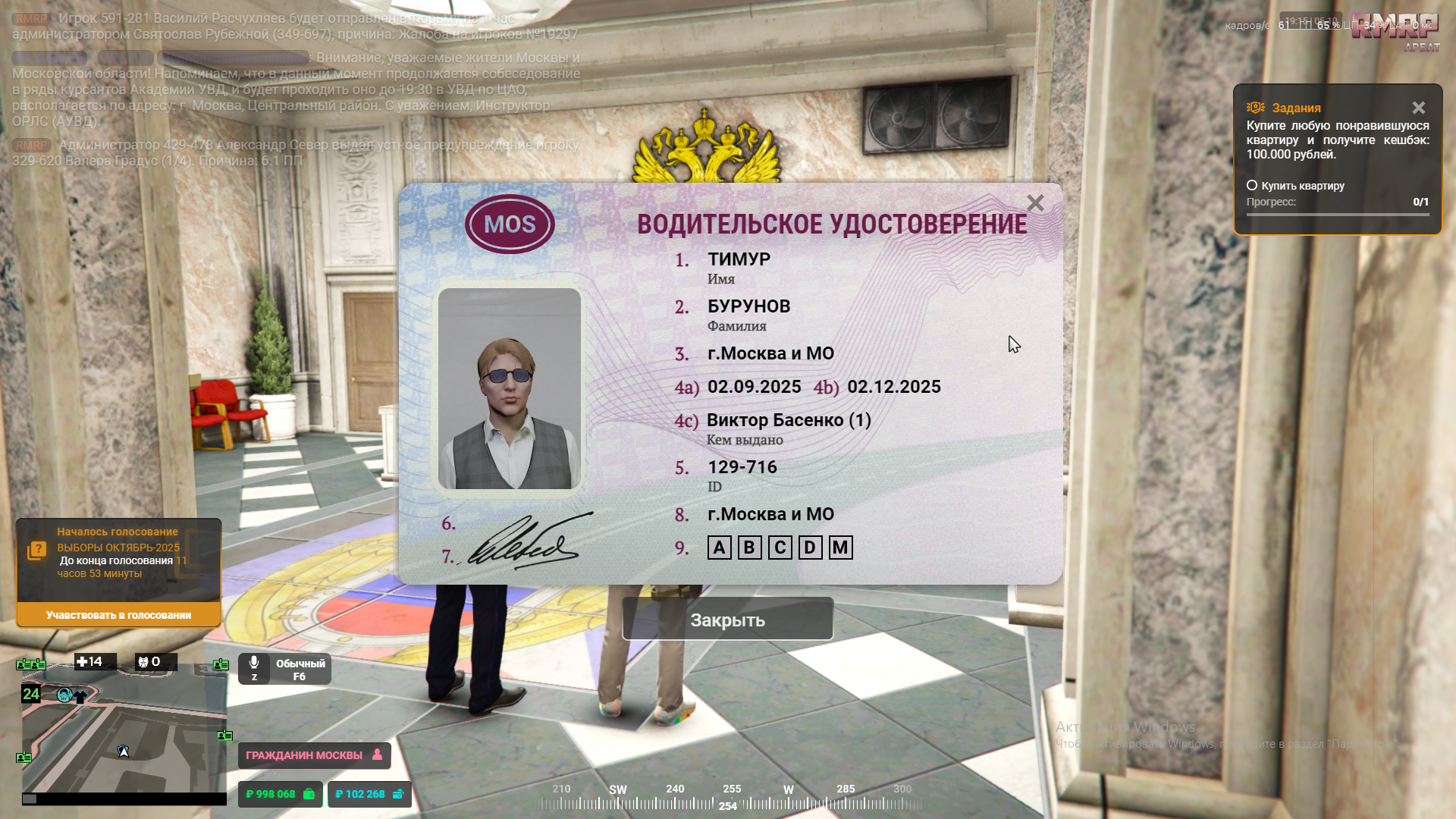The image size is (1456, 819).
Task: Click the MOS region emblem
Action: click(510, 224)
